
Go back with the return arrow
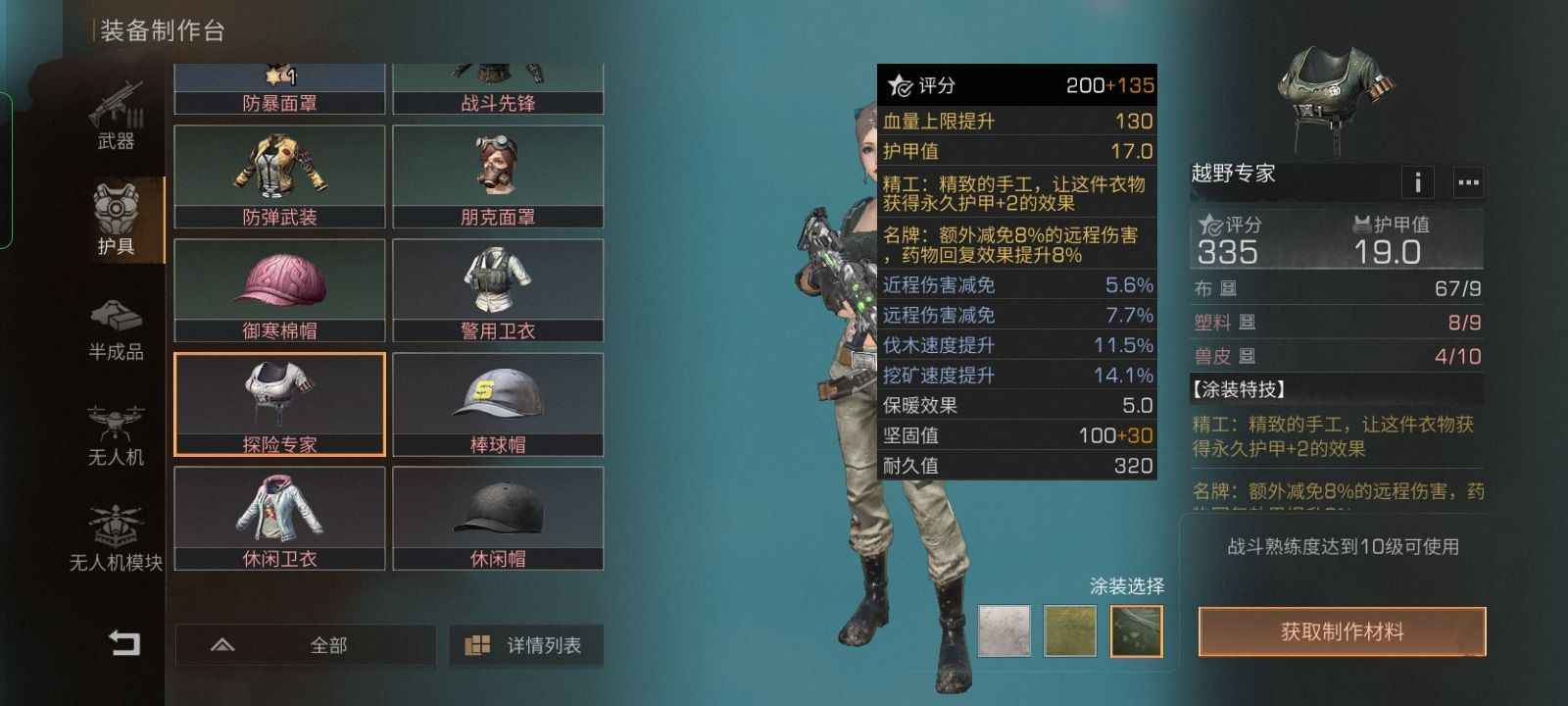[x=123, y=643]
